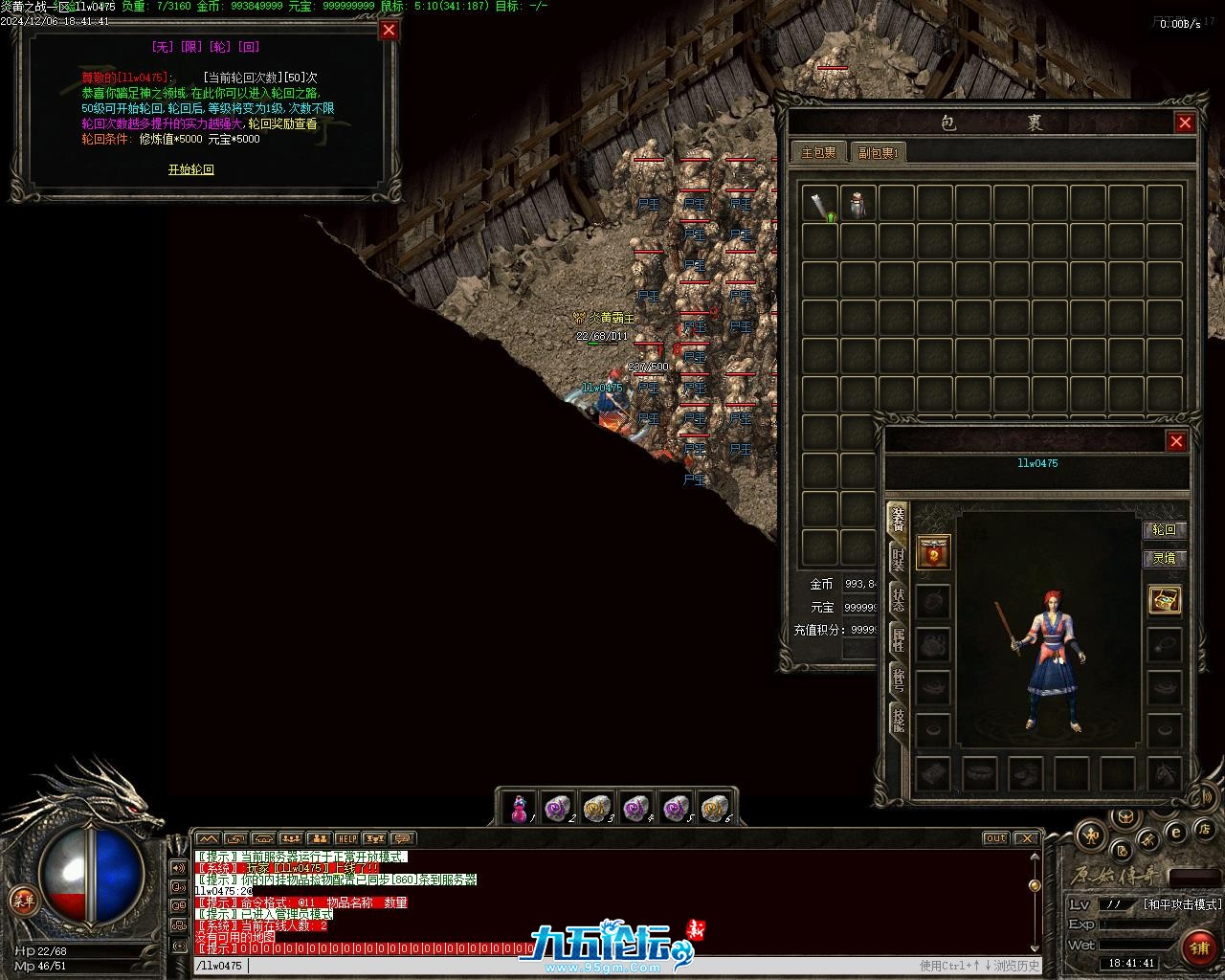Click the HELP button above chat

[x=346, y=839]
